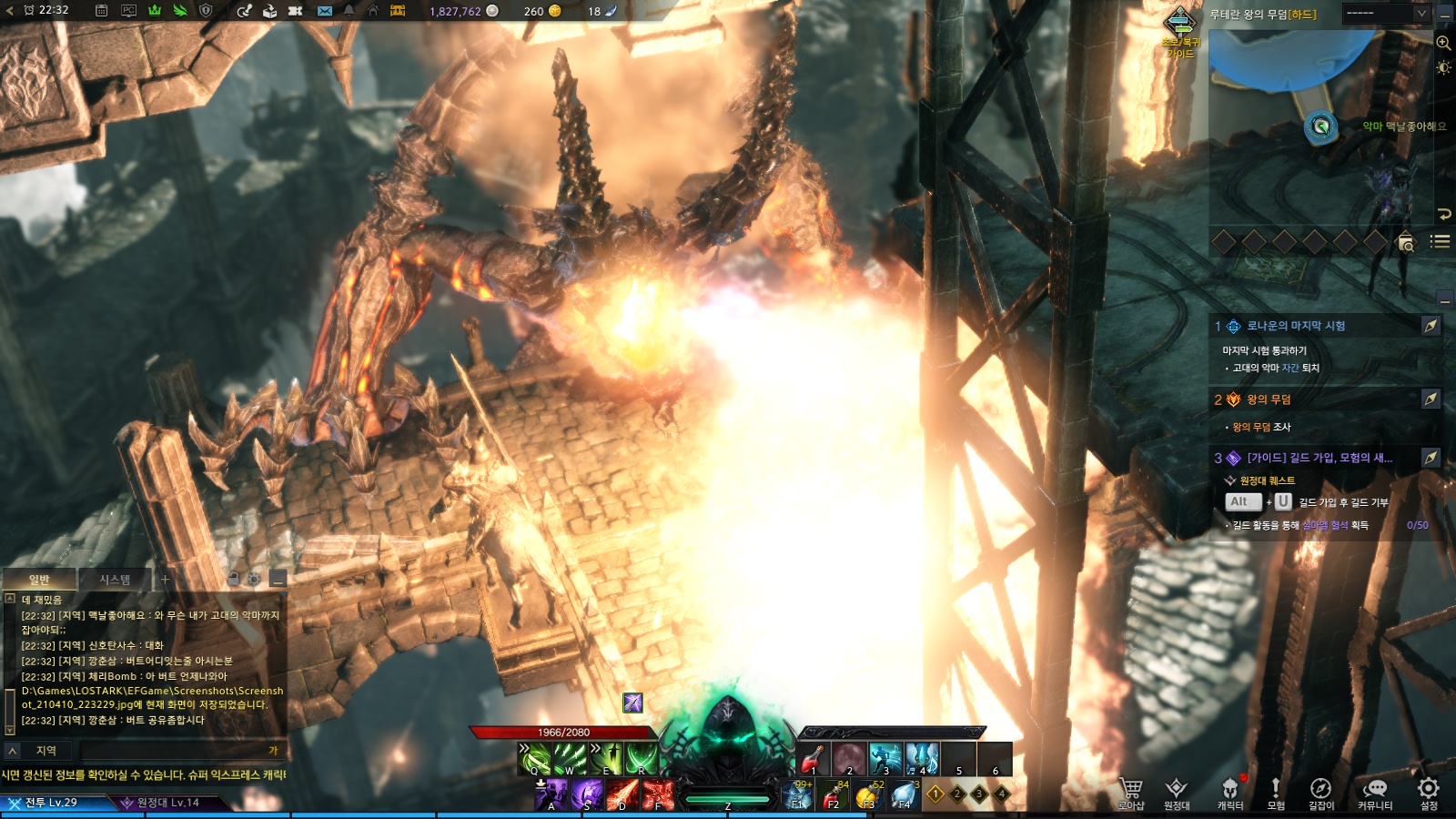This screenshot has width=1456, height=819.
Task: Select the 일반 chat tab
Action: click(39, 580)
